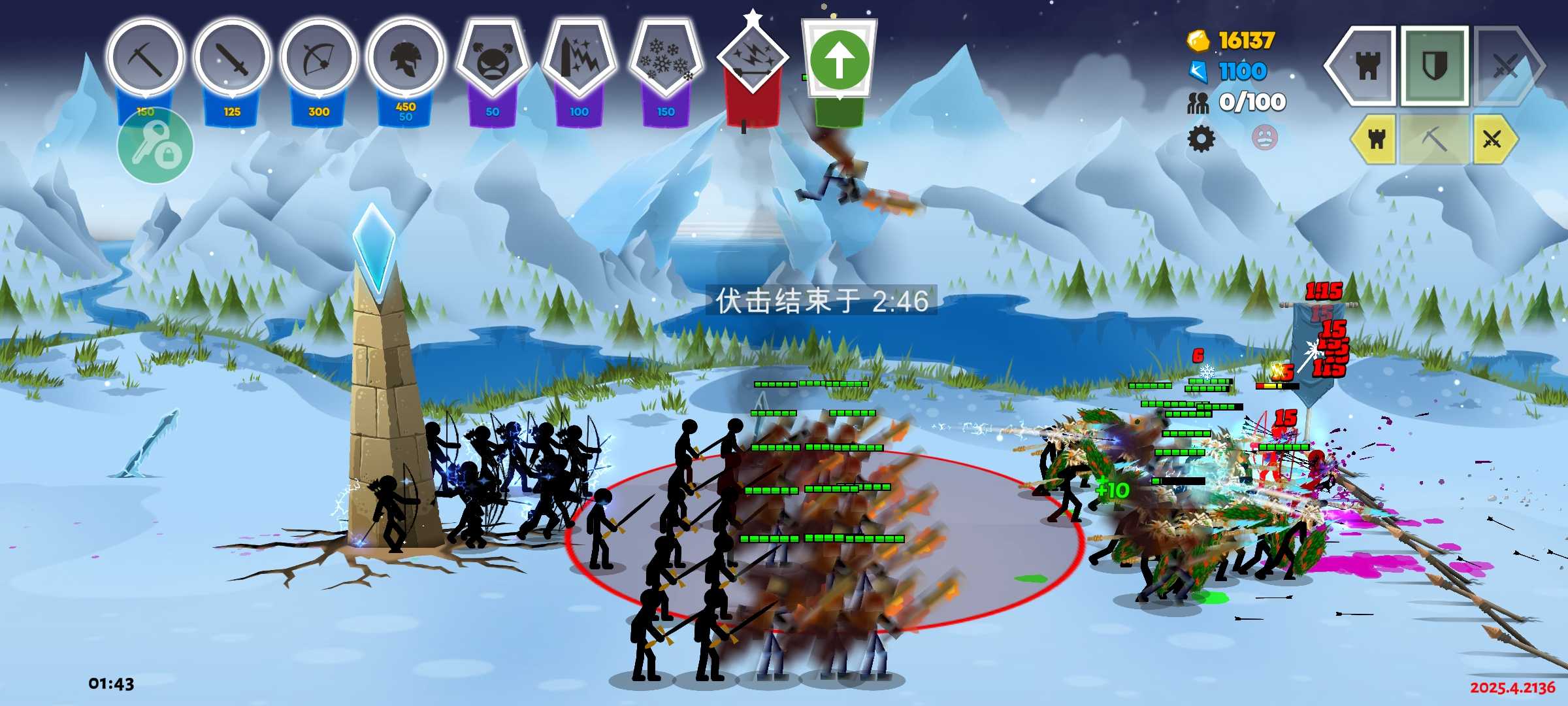Click the green upgrade arrow button
Screen dimensions: 1568x706
(x=840, y=60)
